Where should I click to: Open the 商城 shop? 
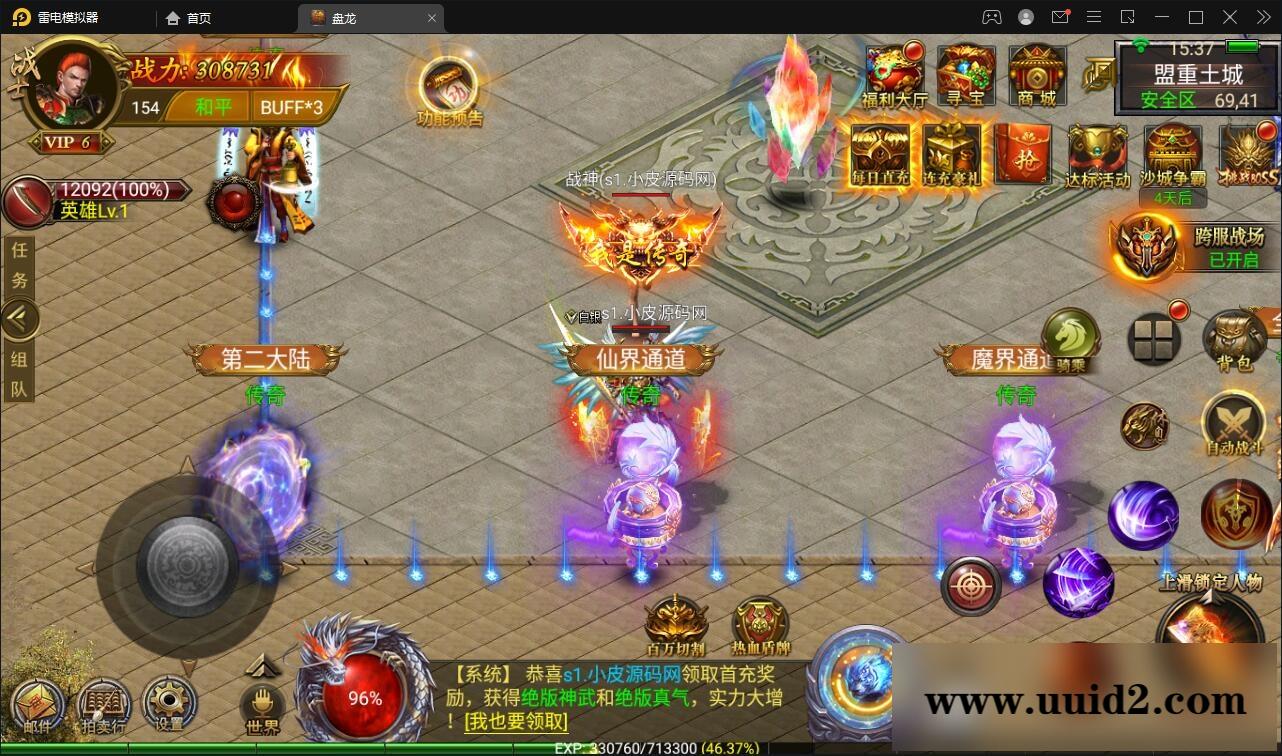click(x=1035, y=70)
